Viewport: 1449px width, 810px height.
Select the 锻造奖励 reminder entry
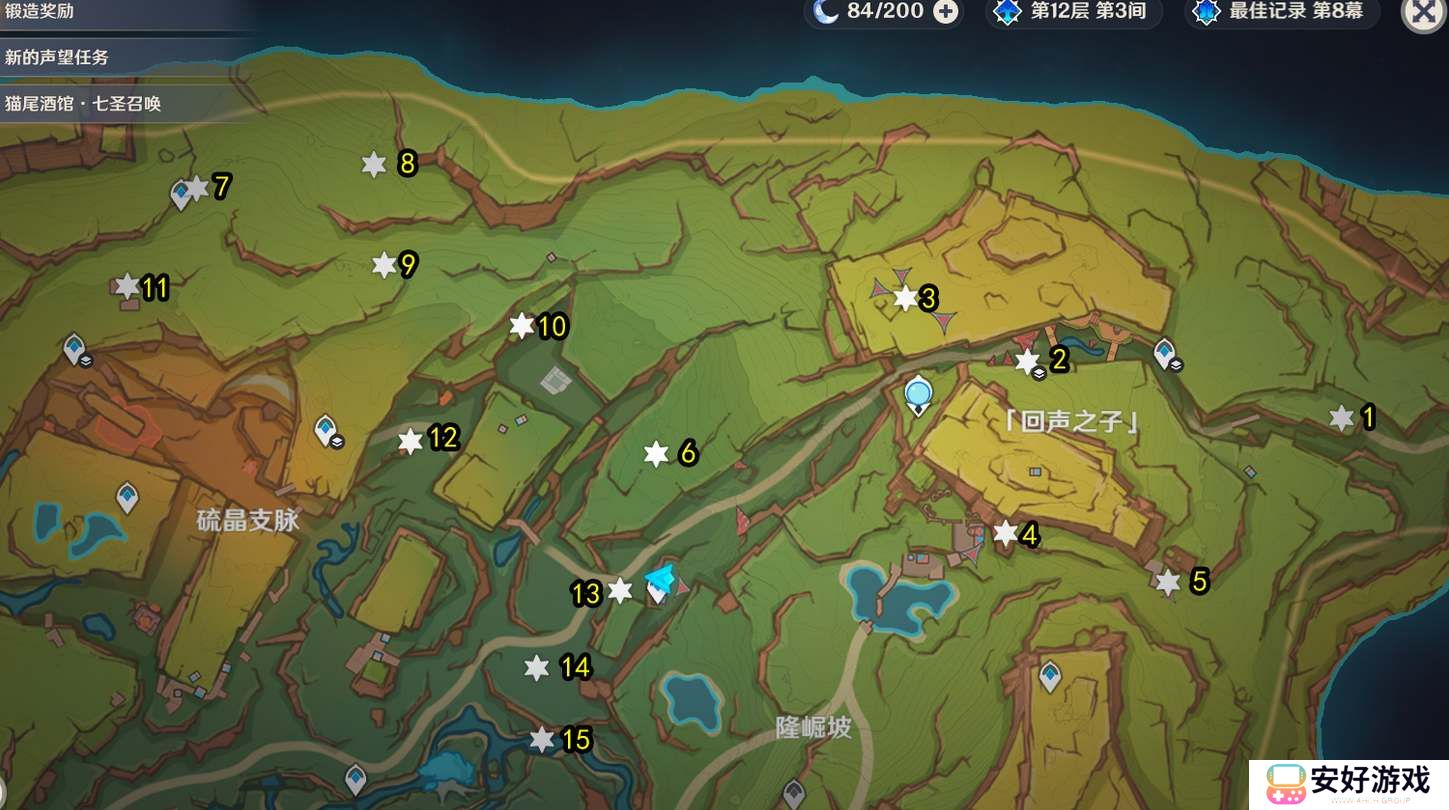coord(40,12)
